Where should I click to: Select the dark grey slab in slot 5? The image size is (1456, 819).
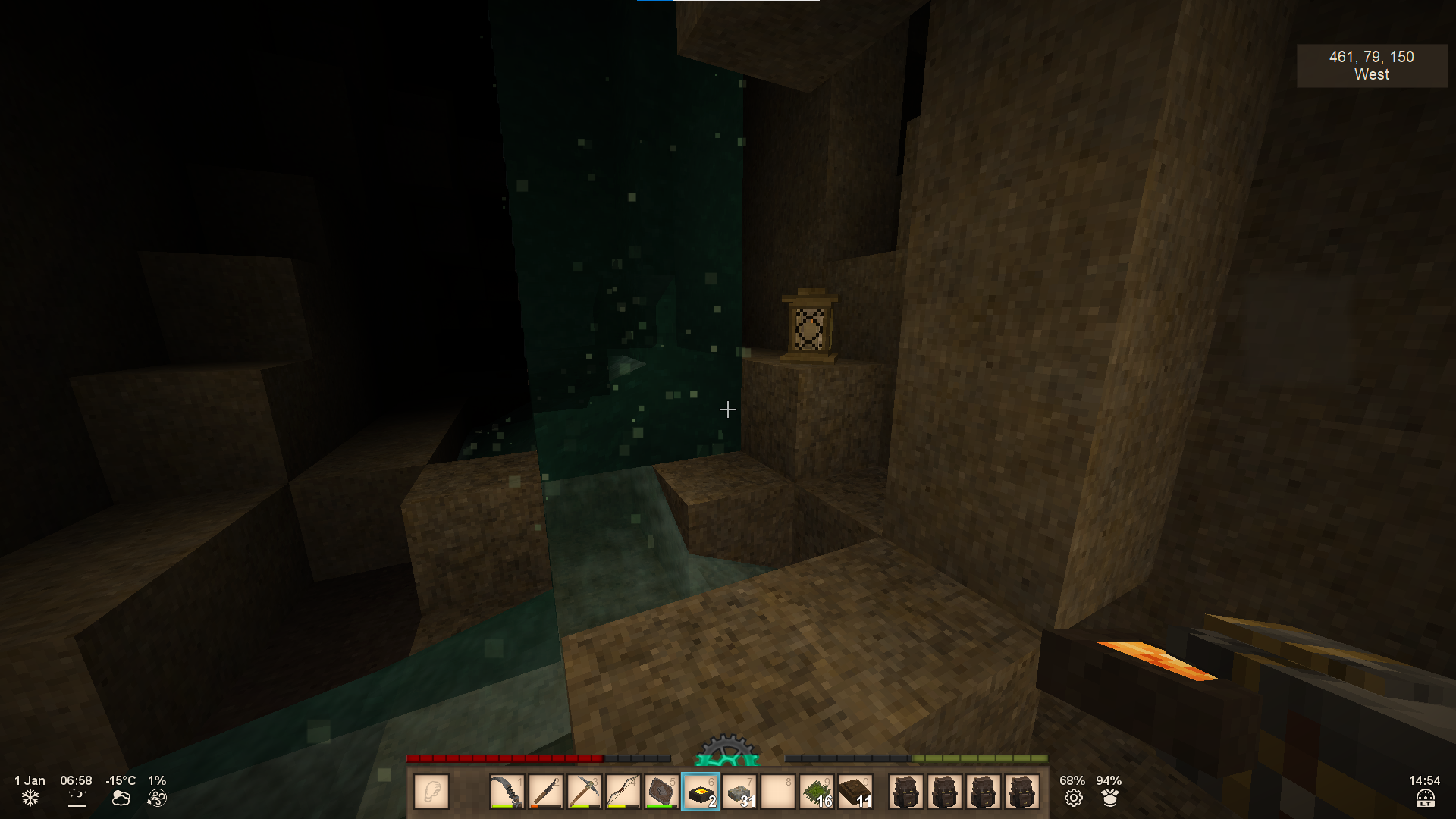tap(661, 792)
